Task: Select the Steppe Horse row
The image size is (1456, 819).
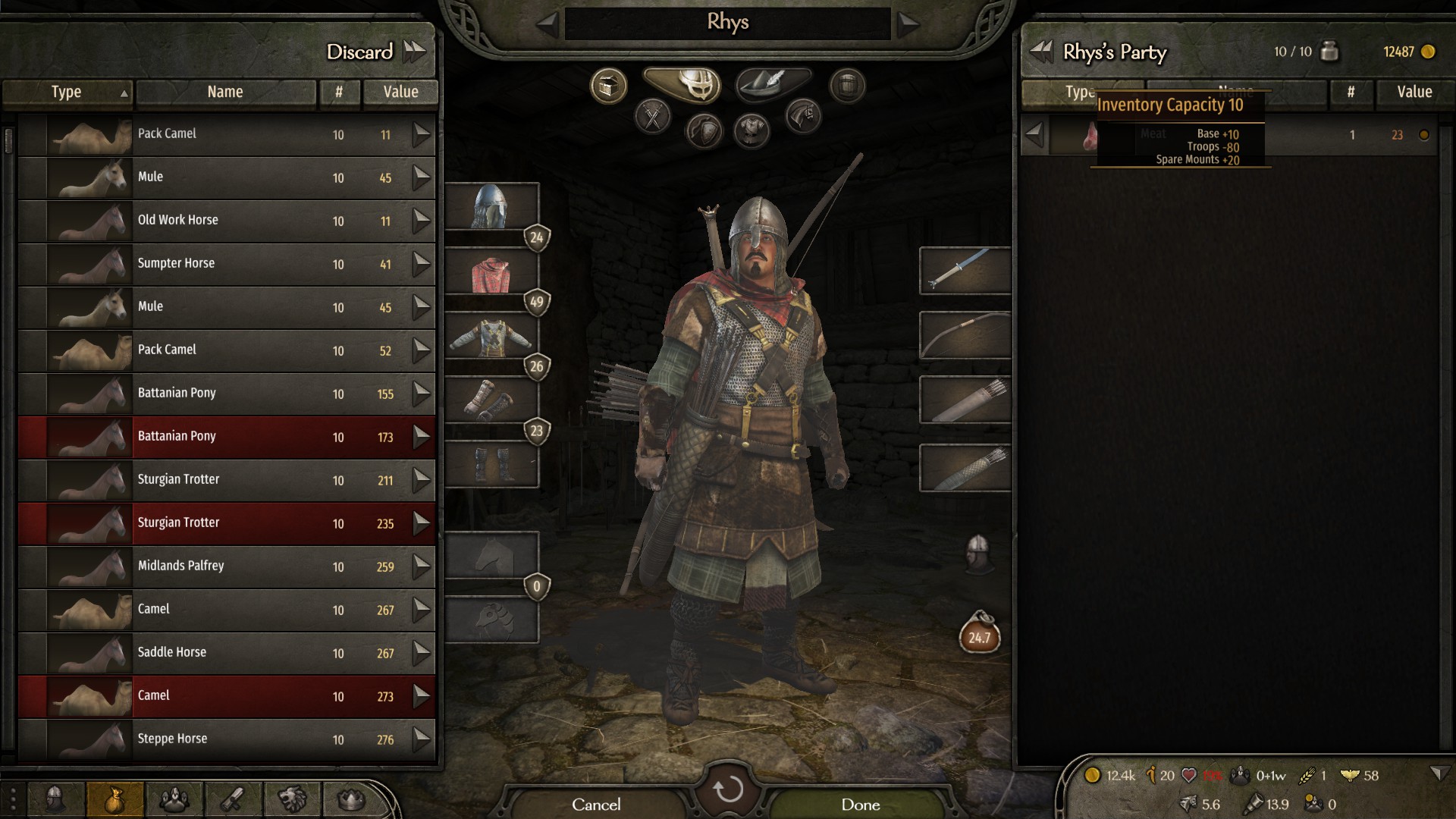Action: coord(227,739)
